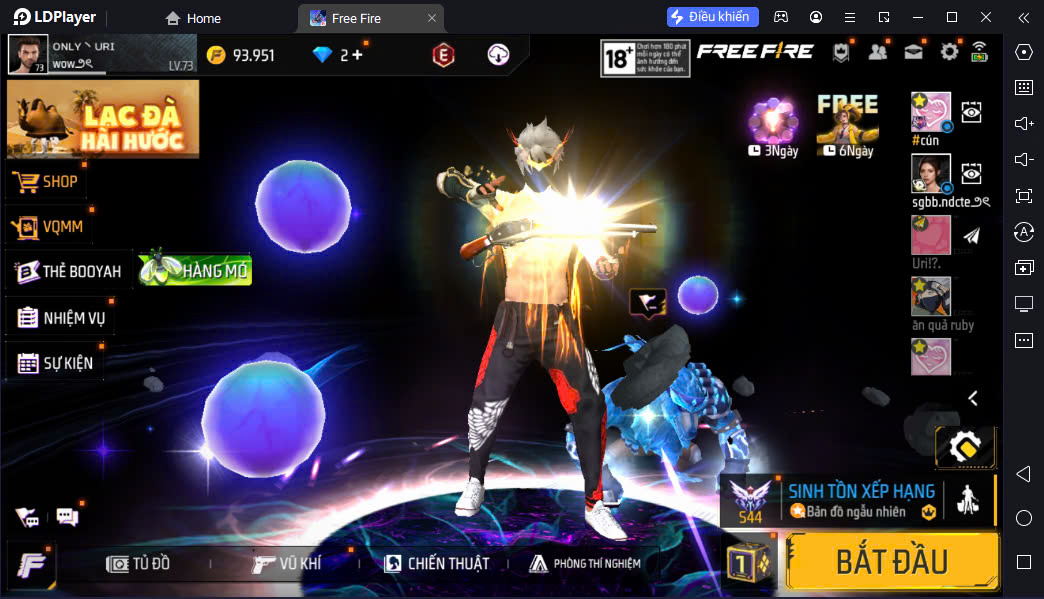This screenshot has width=1044, height=599.
Task: Switch to the TỦ ĐỒ wardrobe tab
Action: coord(139,564)
